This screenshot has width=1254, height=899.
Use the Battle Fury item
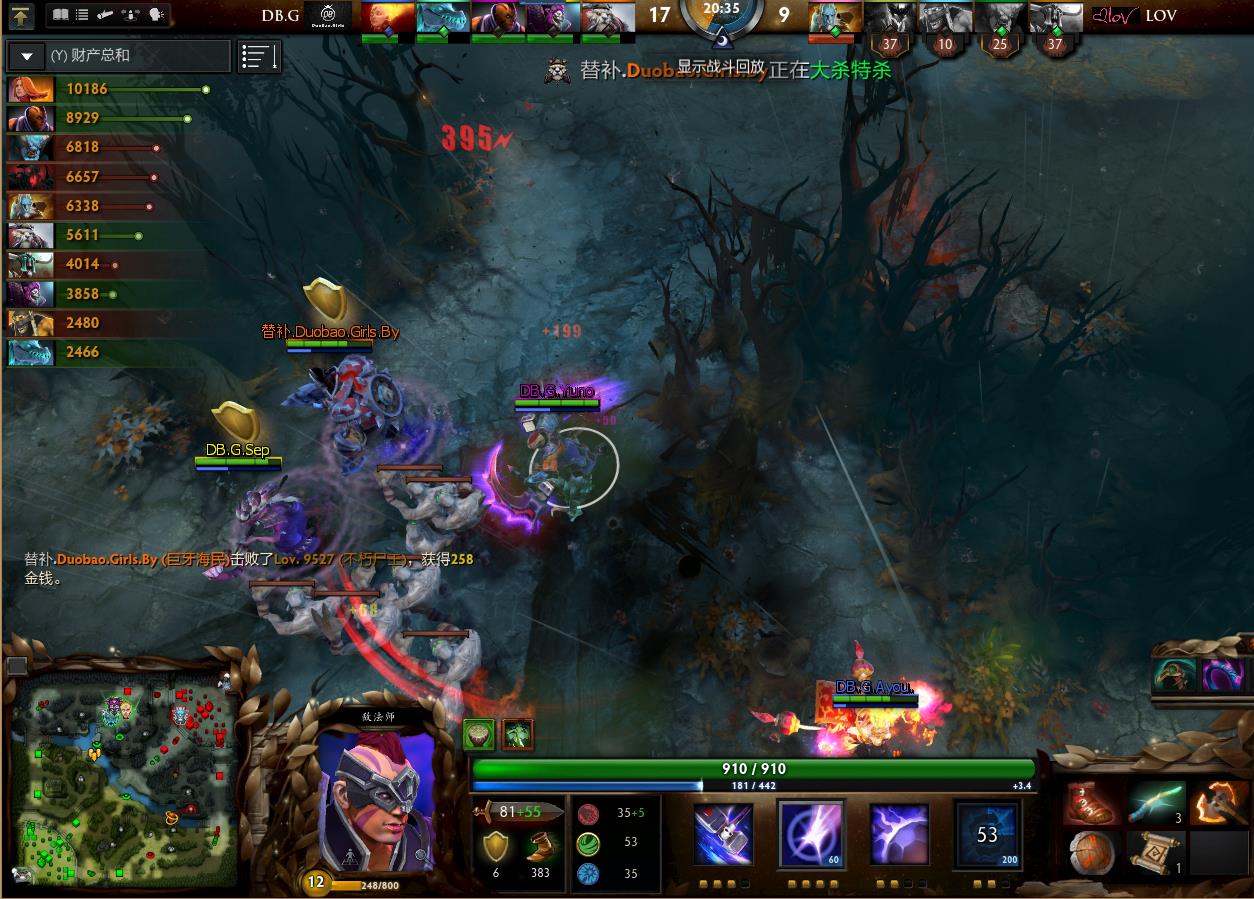click(1216, 805)
